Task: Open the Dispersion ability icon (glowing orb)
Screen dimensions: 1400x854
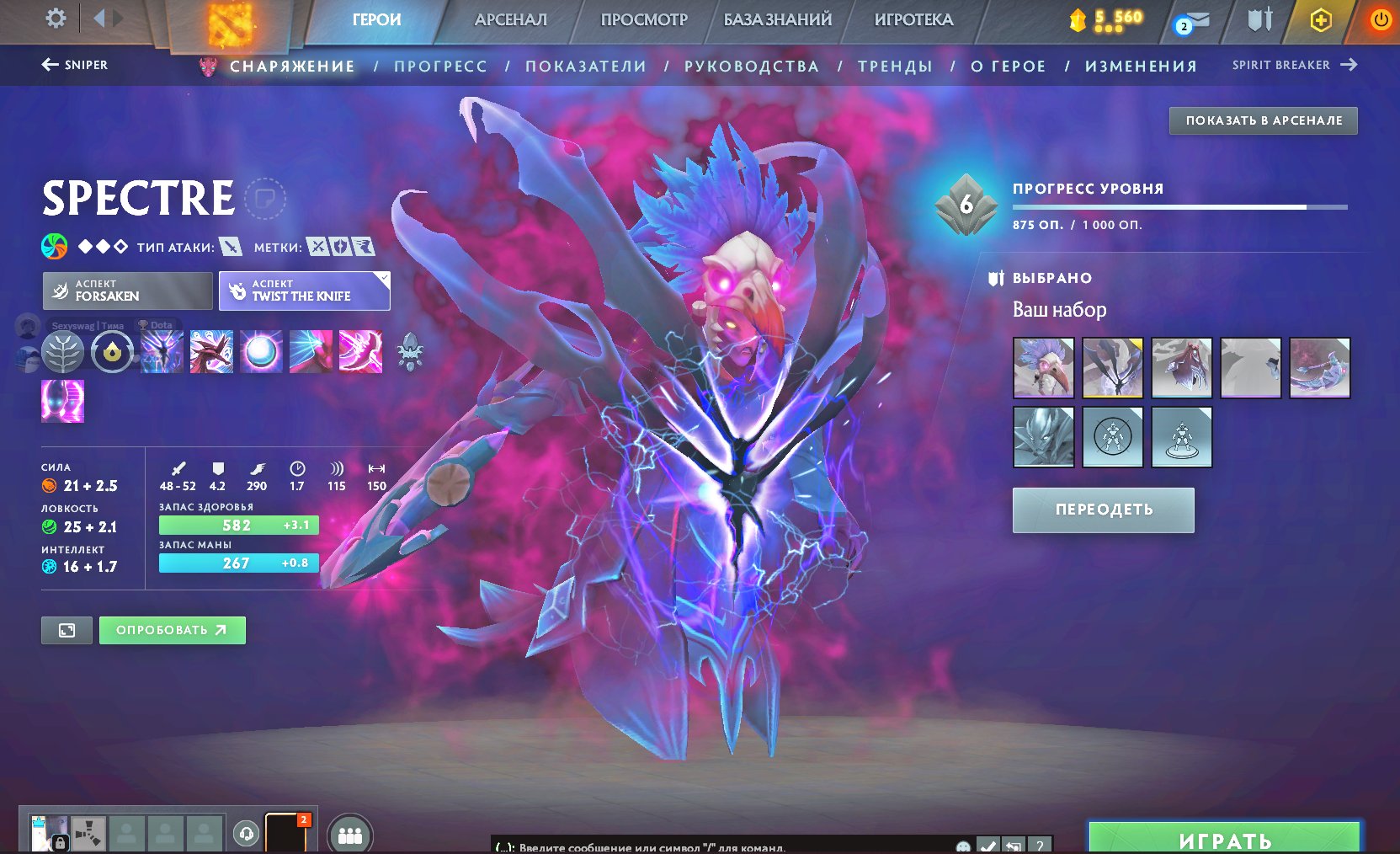Action: (x=259, y=352)
